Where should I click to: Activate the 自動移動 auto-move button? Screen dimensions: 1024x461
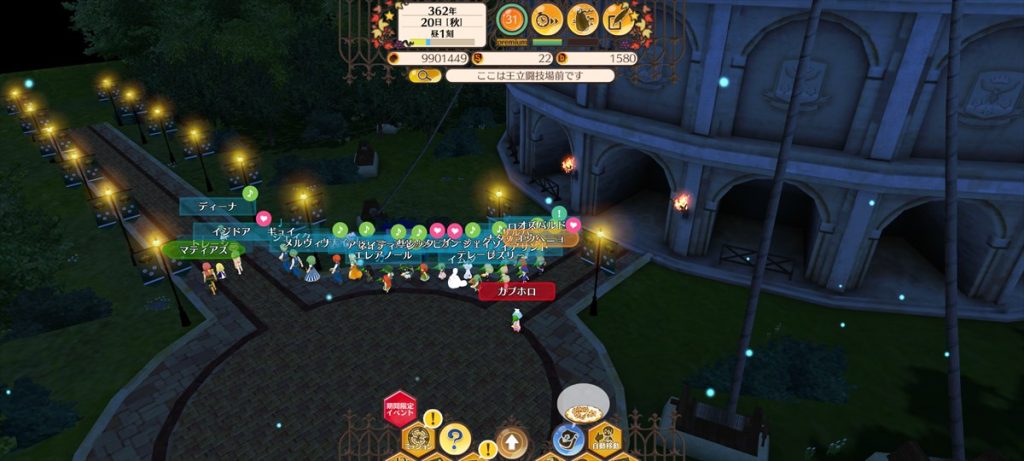pyautogui.click(x=603, y=438)
